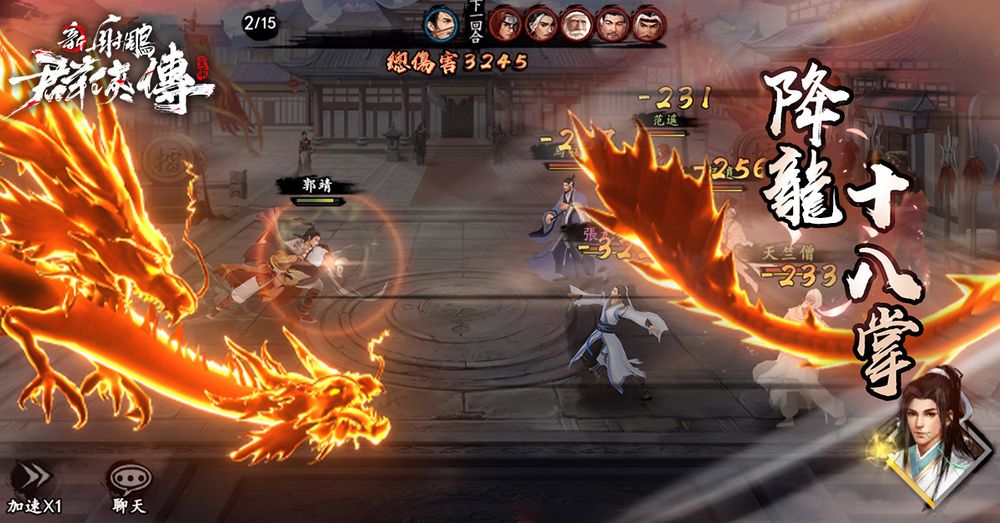This screenshot has height=523, width=1000.
Task: Select the white-bearded elder turn portrait
Action: 577,24
